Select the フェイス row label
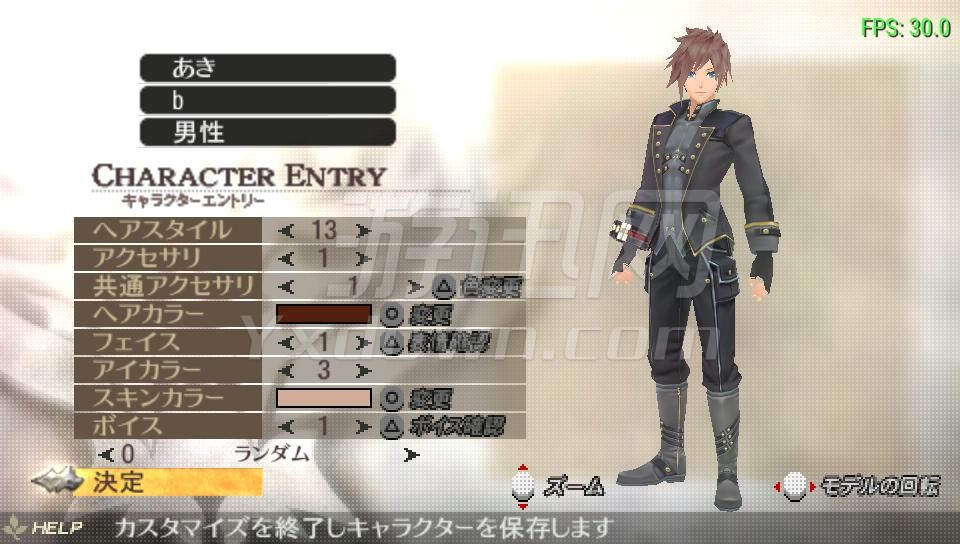Image resolution: width=960 pixels, height=544 pixels. (168, 342)
